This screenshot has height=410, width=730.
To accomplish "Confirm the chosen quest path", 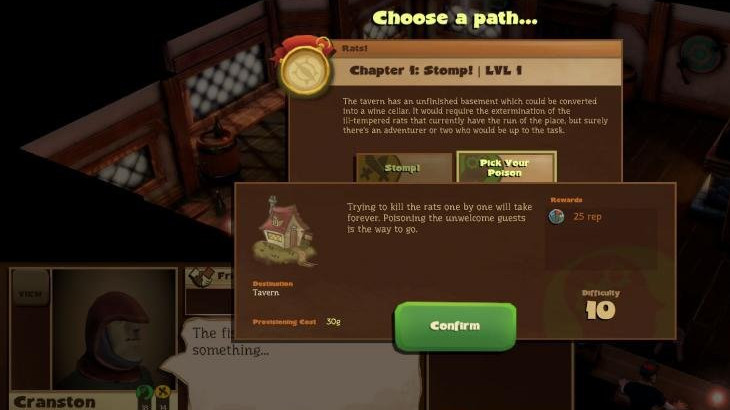I will pos(455,326).
